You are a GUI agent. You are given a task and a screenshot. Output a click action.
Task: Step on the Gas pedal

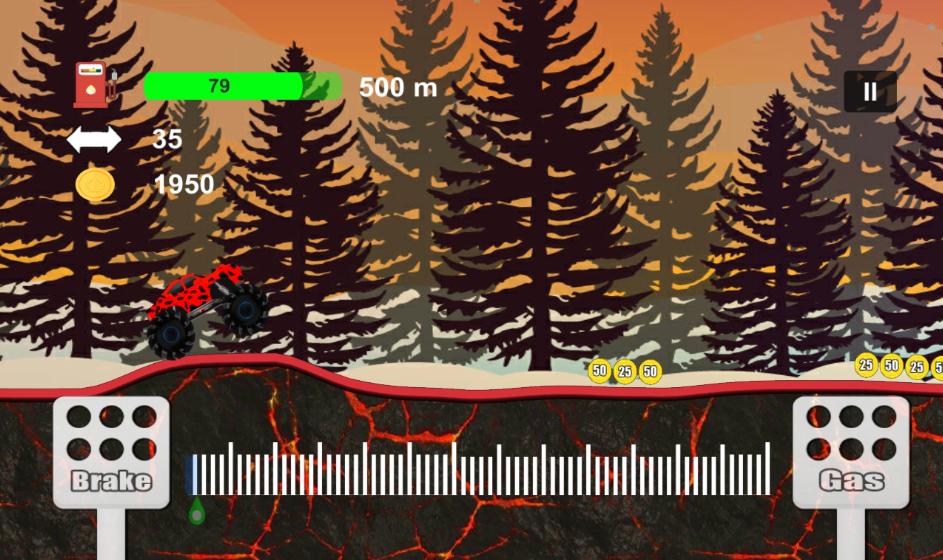pyautogui.click(x=850, y=452)
